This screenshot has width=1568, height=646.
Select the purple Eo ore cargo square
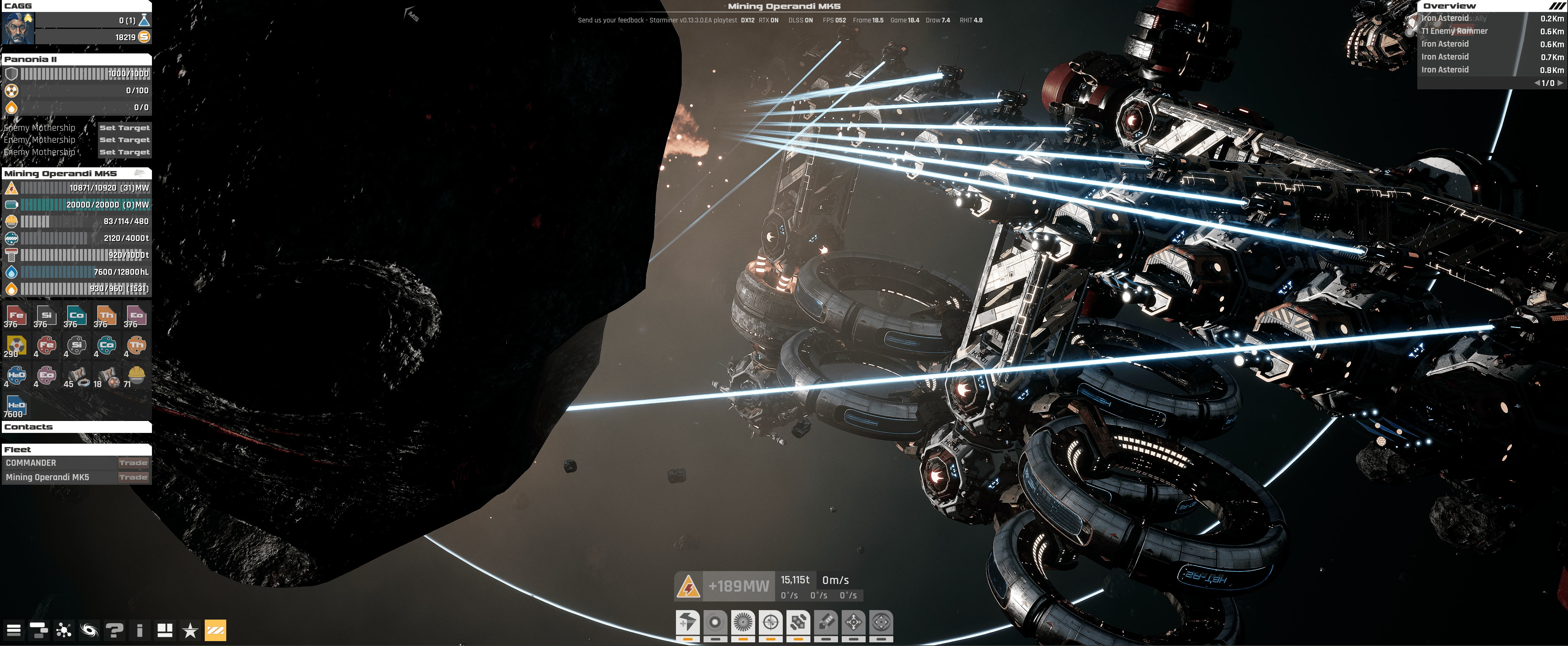point(136,316)
